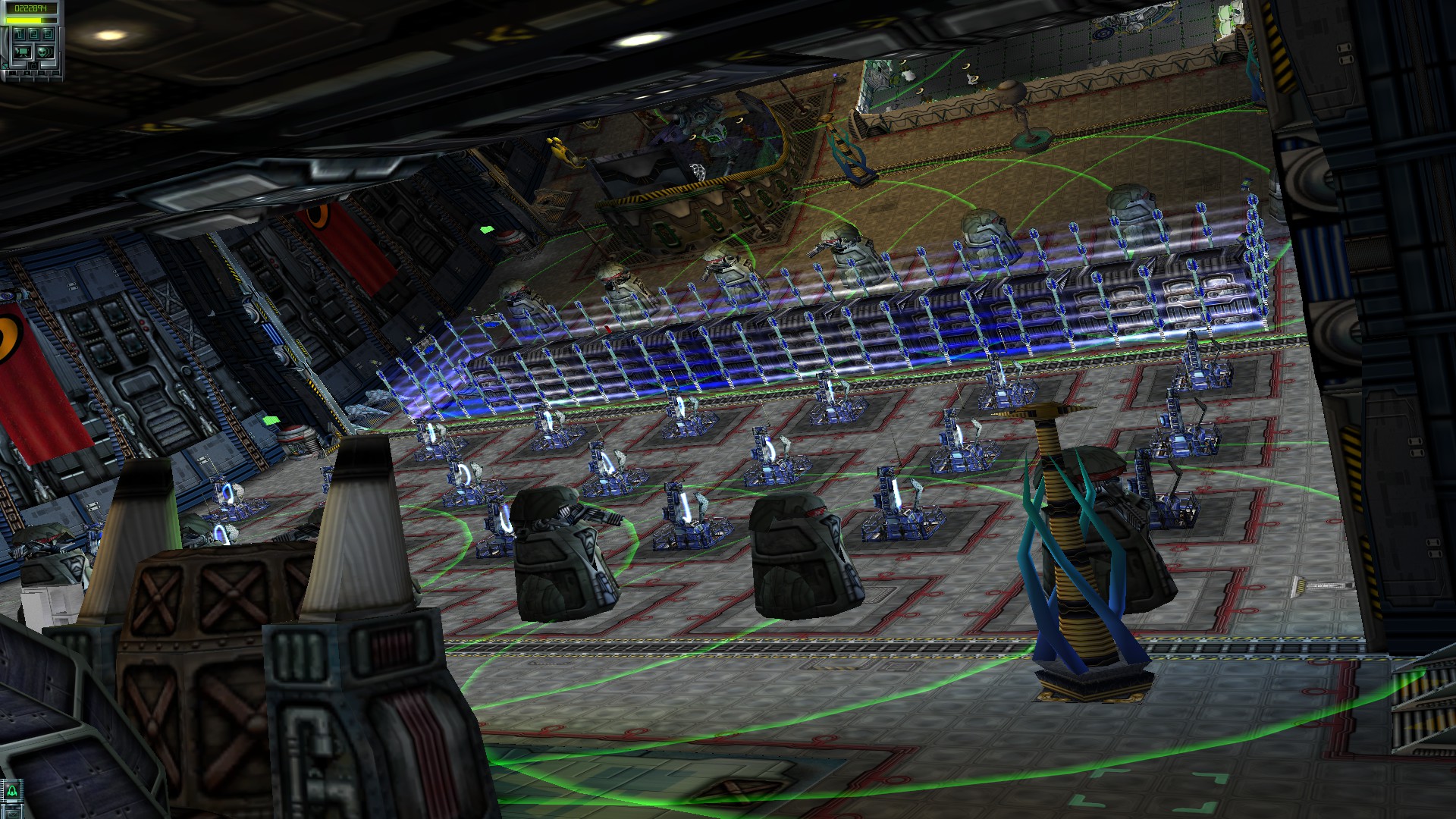The height and width of the screenshot is (819, 1456).
Task: Select squad group 1 button
Action: [19, 34]
